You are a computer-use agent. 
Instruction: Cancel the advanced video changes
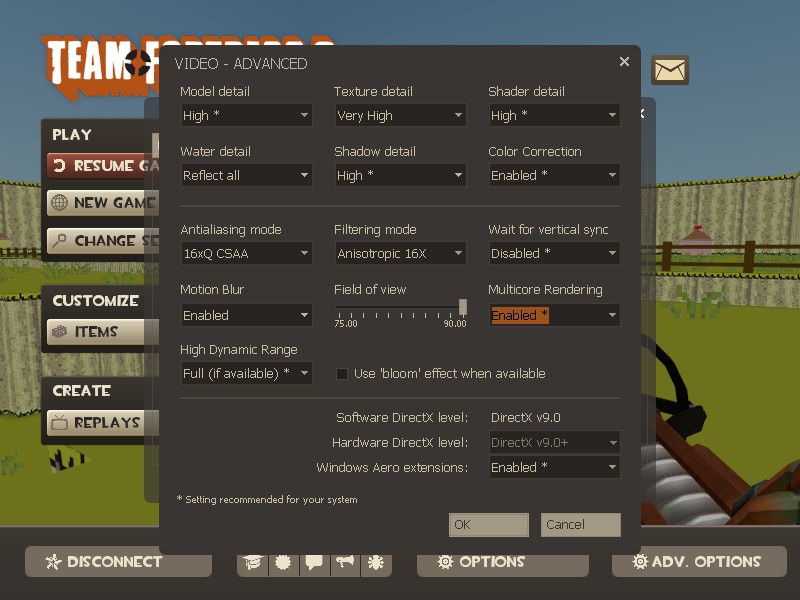coord(580,524)
